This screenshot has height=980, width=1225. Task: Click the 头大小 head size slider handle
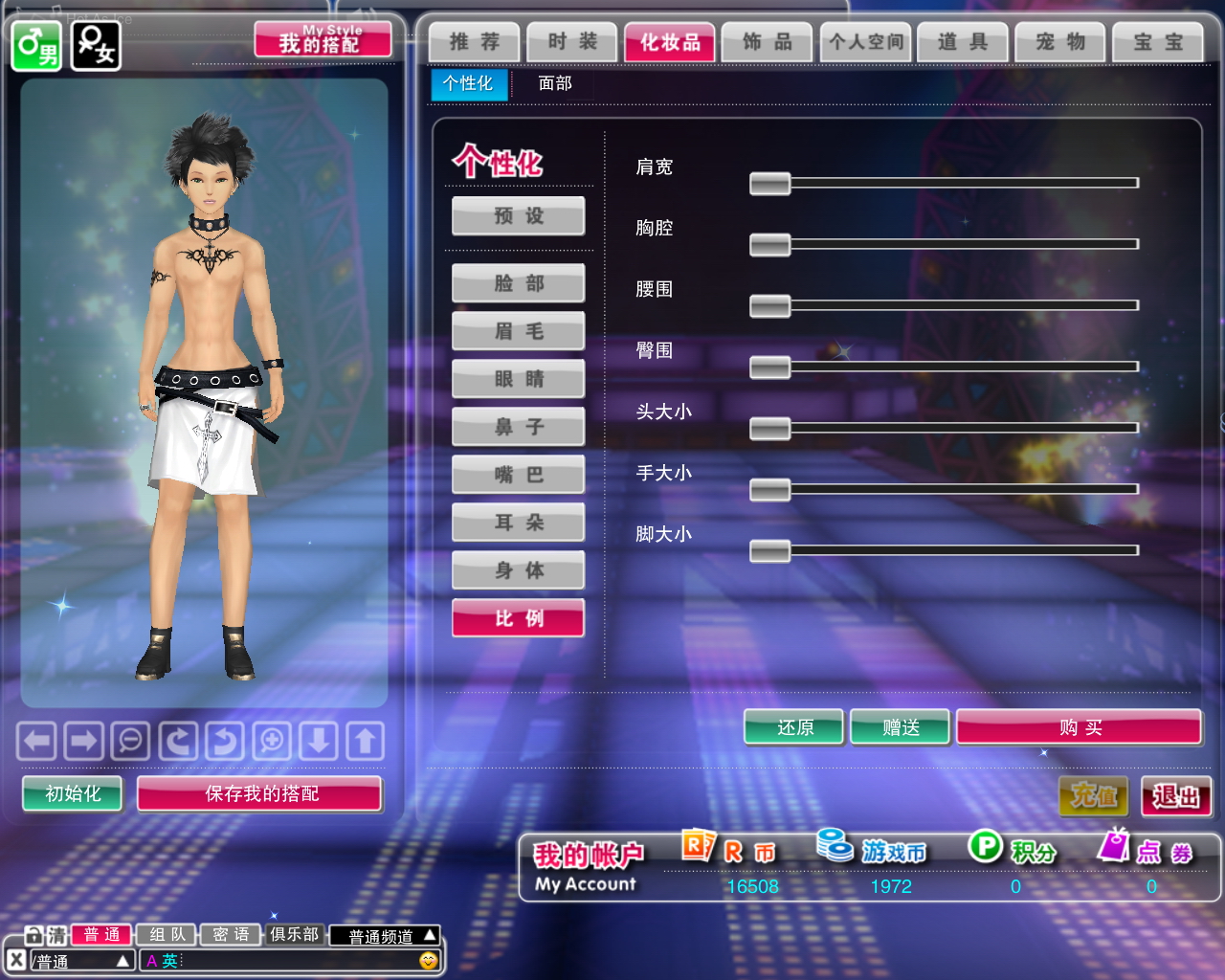click(x=769, y=428)
